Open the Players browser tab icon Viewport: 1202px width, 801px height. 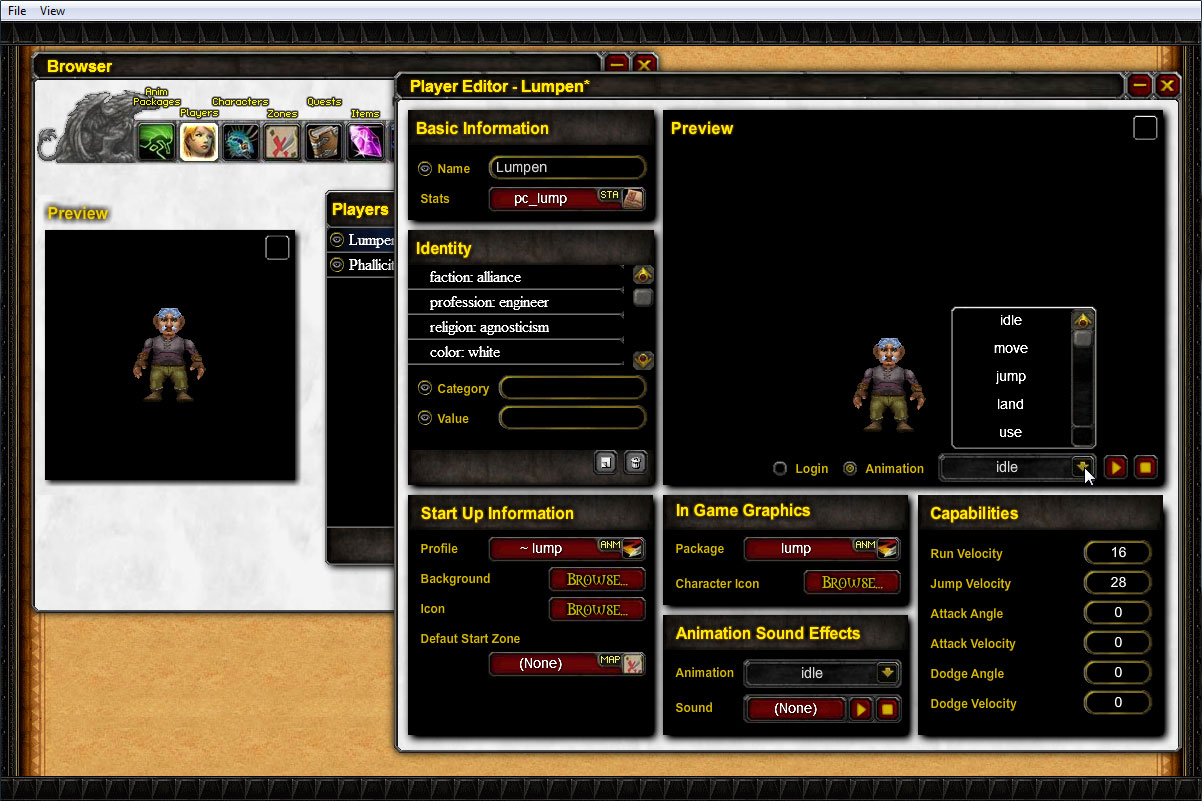[x=199, y=142]
